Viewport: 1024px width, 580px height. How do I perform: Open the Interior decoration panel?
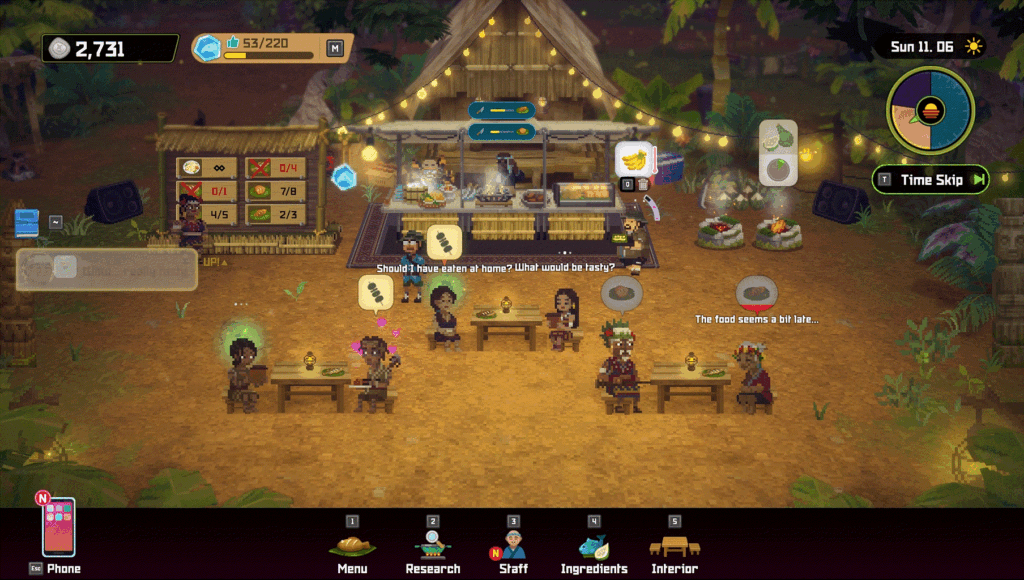(674, 546)
